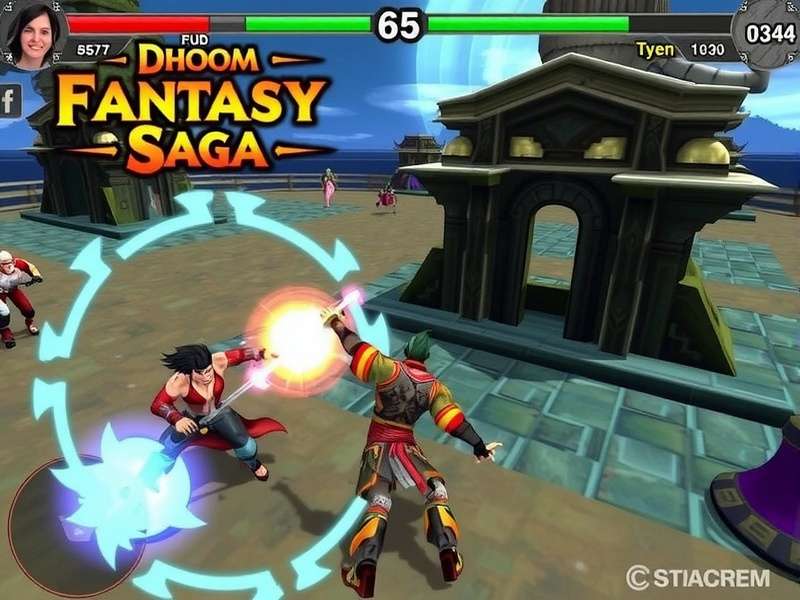
Task: Open the Facebook share button
Action: coord(11,100)
